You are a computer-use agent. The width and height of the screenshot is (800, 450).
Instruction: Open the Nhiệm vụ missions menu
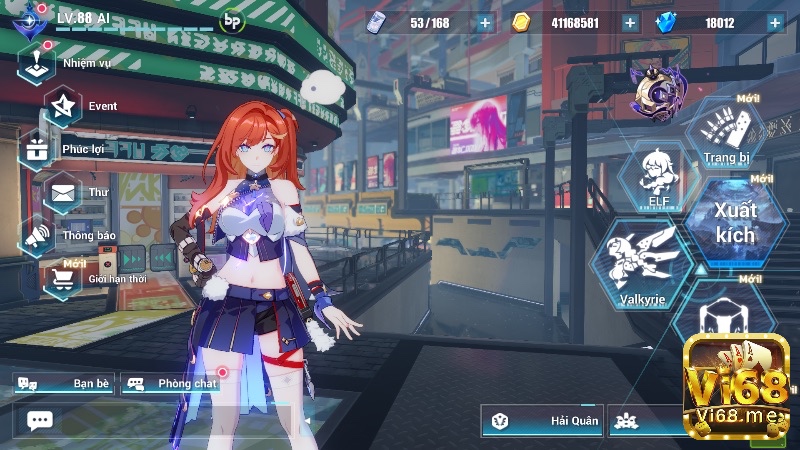pos(37,63)
